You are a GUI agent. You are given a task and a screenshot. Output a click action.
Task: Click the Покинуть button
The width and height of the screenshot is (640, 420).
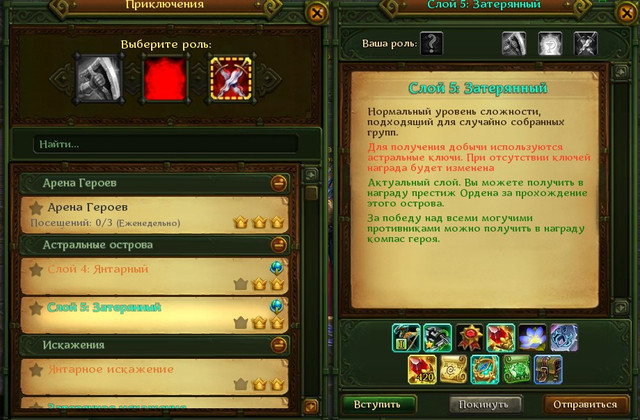click(486, 403)
